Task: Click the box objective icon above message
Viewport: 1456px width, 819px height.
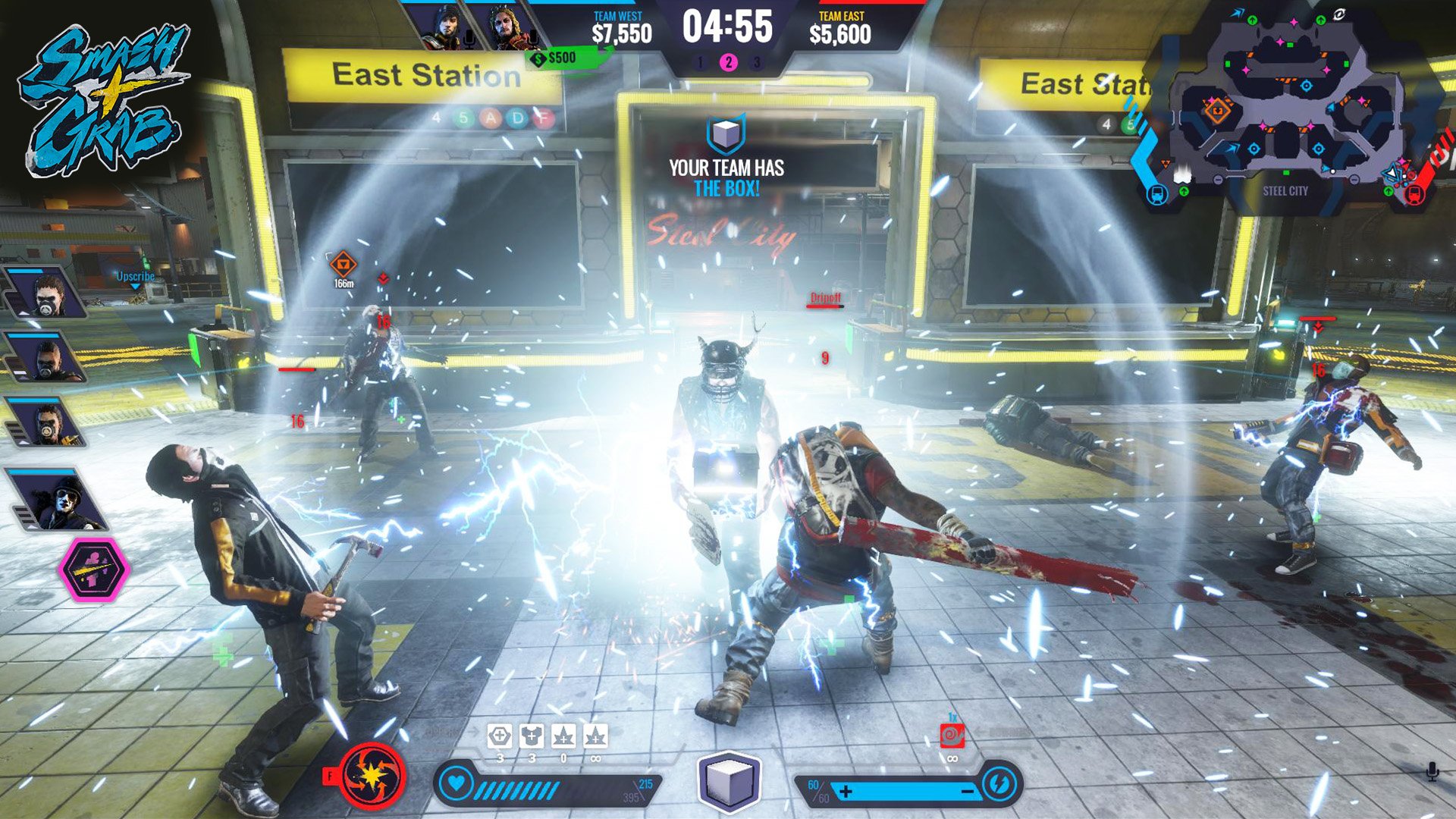Action: (x=726, y=134)
